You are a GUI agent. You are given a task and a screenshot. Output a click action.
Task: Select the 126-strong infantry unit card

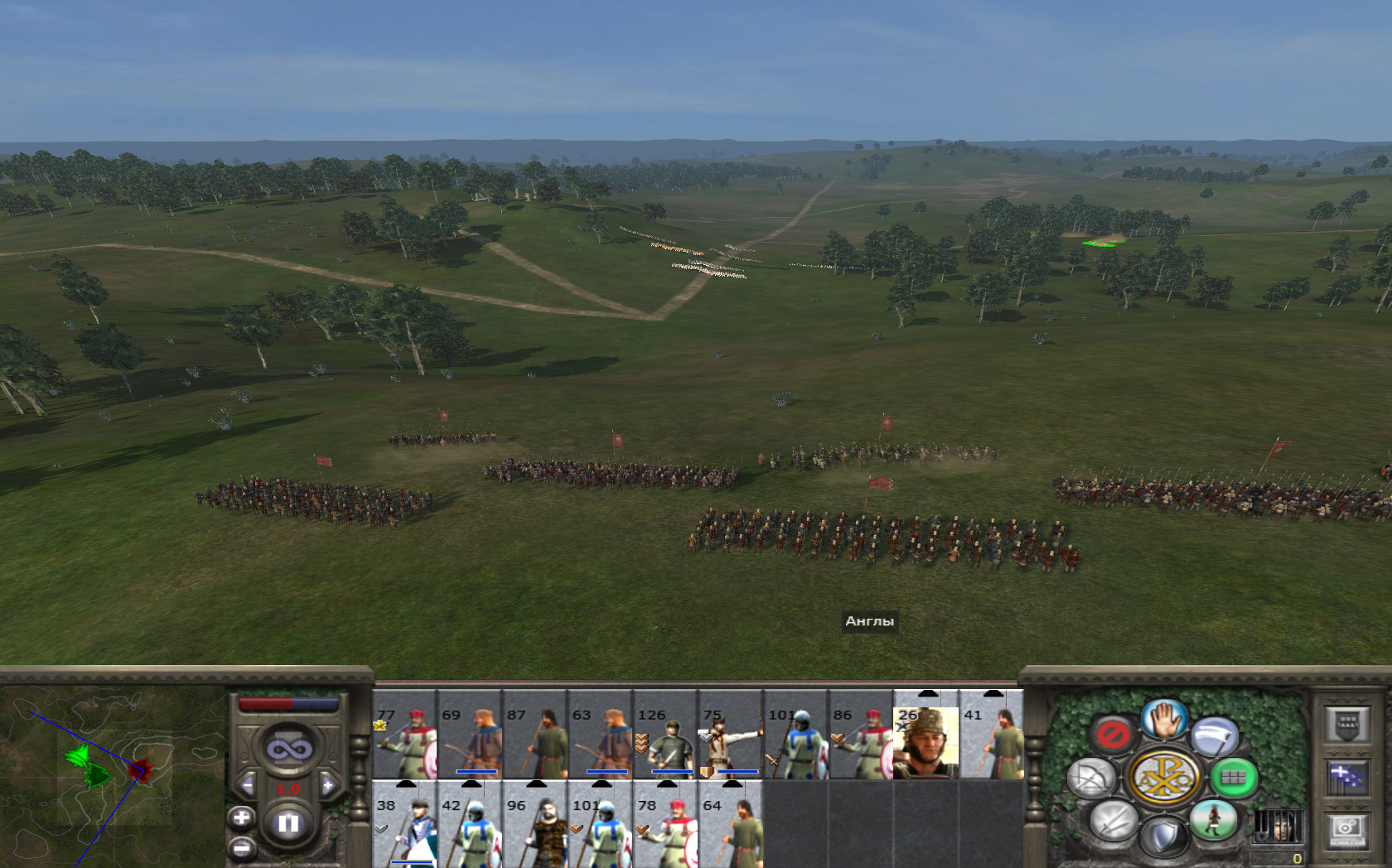665,737
